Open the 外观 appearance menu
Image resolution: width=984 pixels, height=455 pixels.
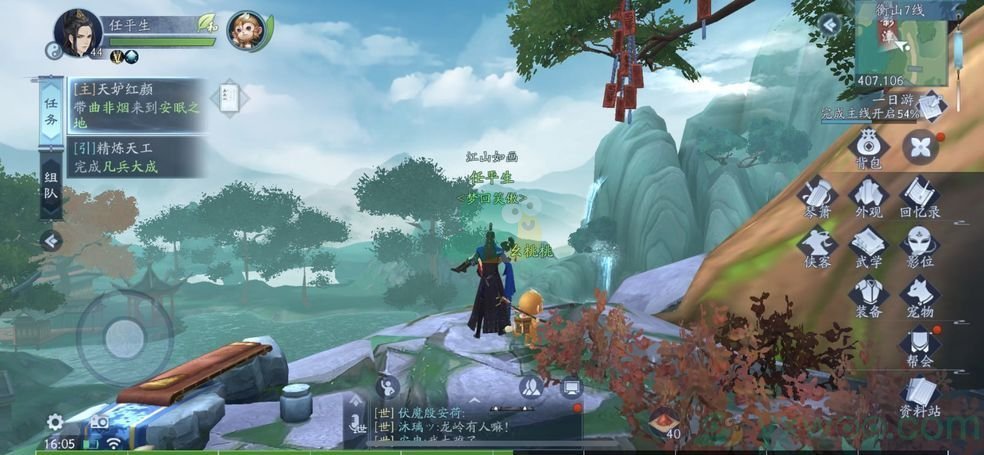pyautogui.click(x=869, y=196)
